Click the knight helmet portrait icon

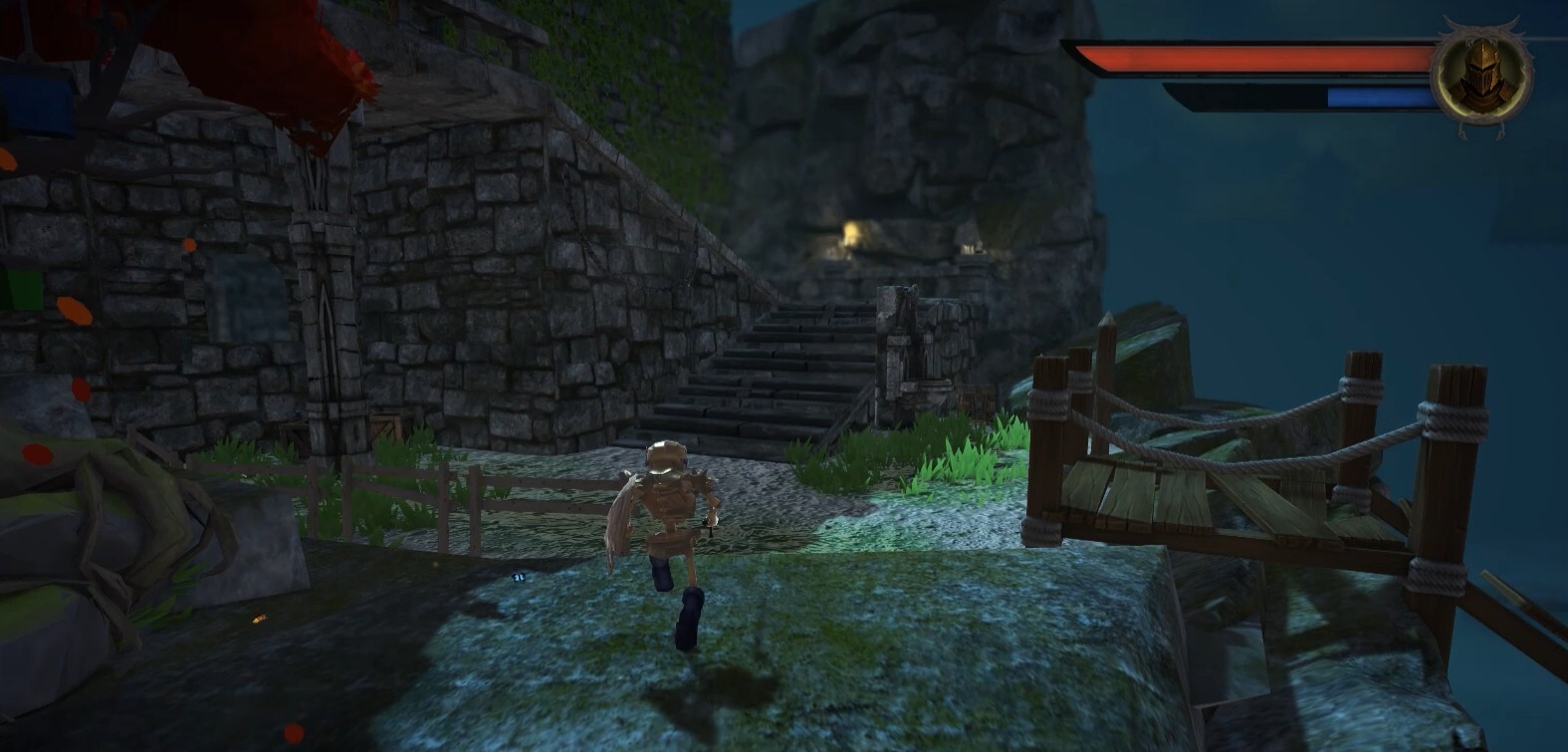coord(1480,72)
